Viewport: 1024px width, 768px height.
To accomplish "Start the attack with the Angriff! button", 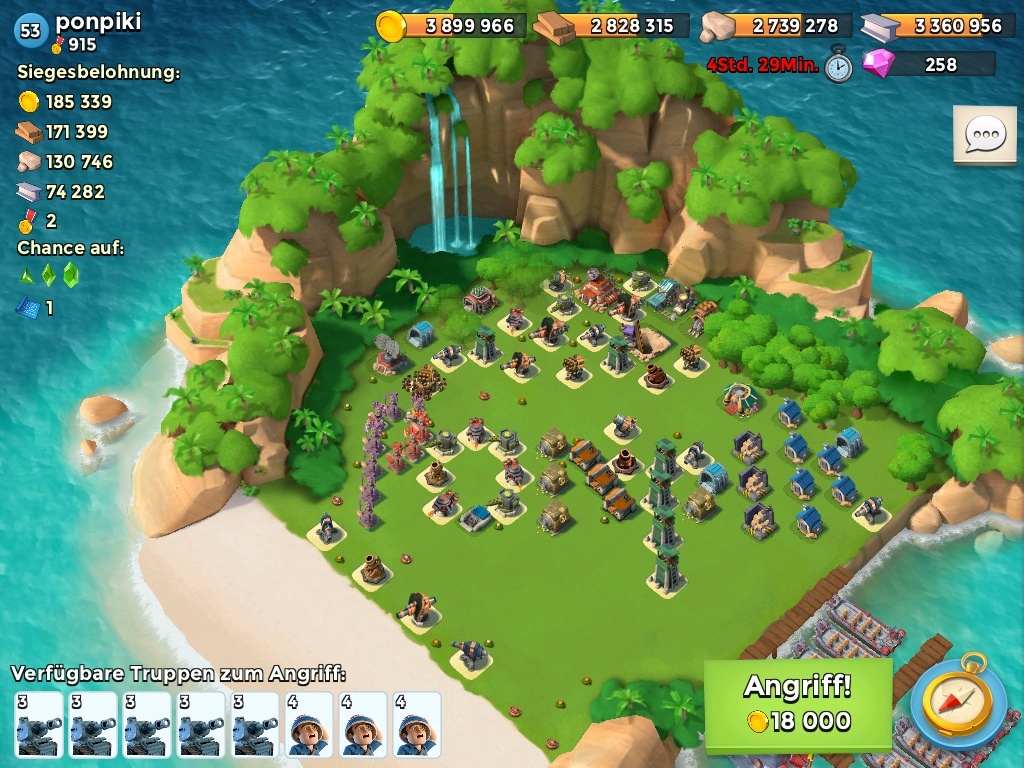I will pos(797,704).
